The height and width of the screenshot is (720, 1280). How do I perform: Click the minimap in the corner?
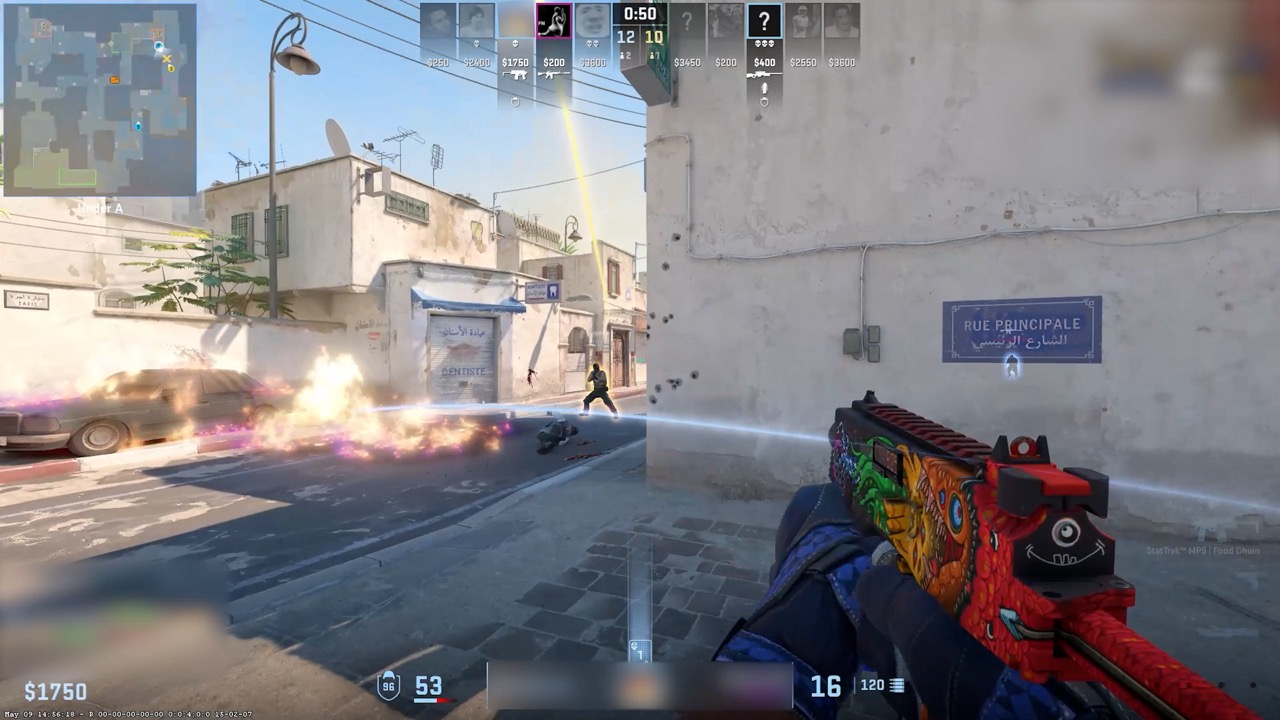[x=100, y=99]
